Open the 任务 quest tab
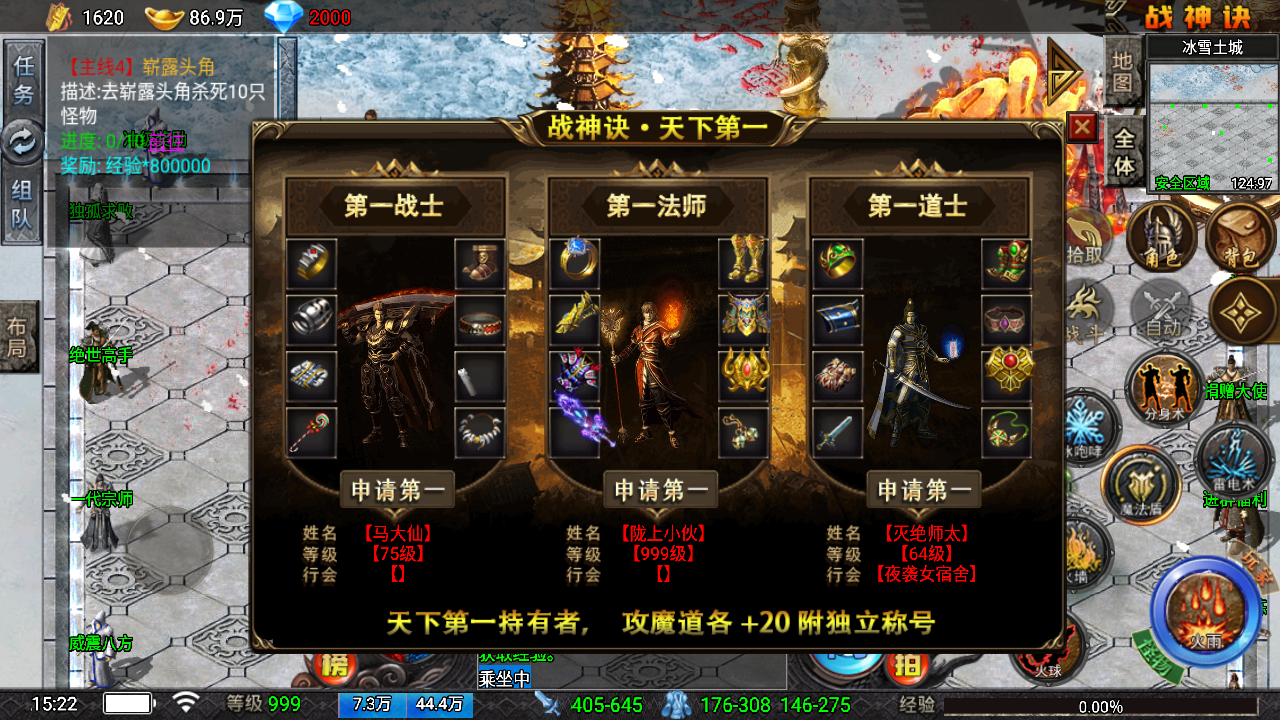This screenshot has width=1280, height=720. 23,80
